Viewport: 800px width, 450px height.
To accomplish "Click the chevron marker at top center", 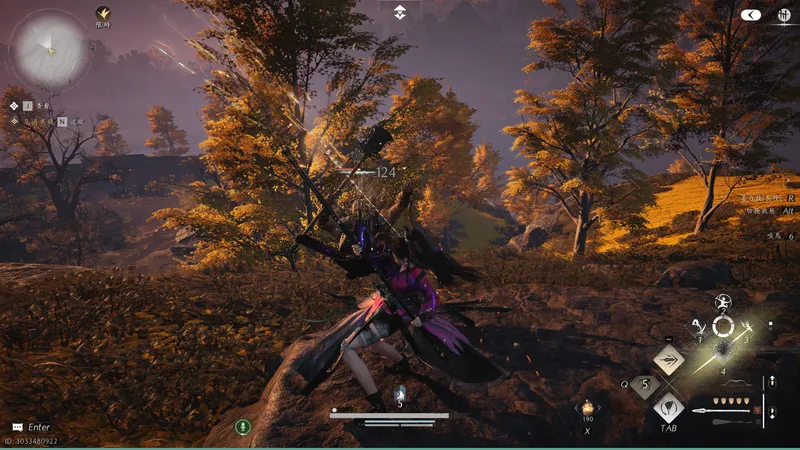I will (399, 12).
